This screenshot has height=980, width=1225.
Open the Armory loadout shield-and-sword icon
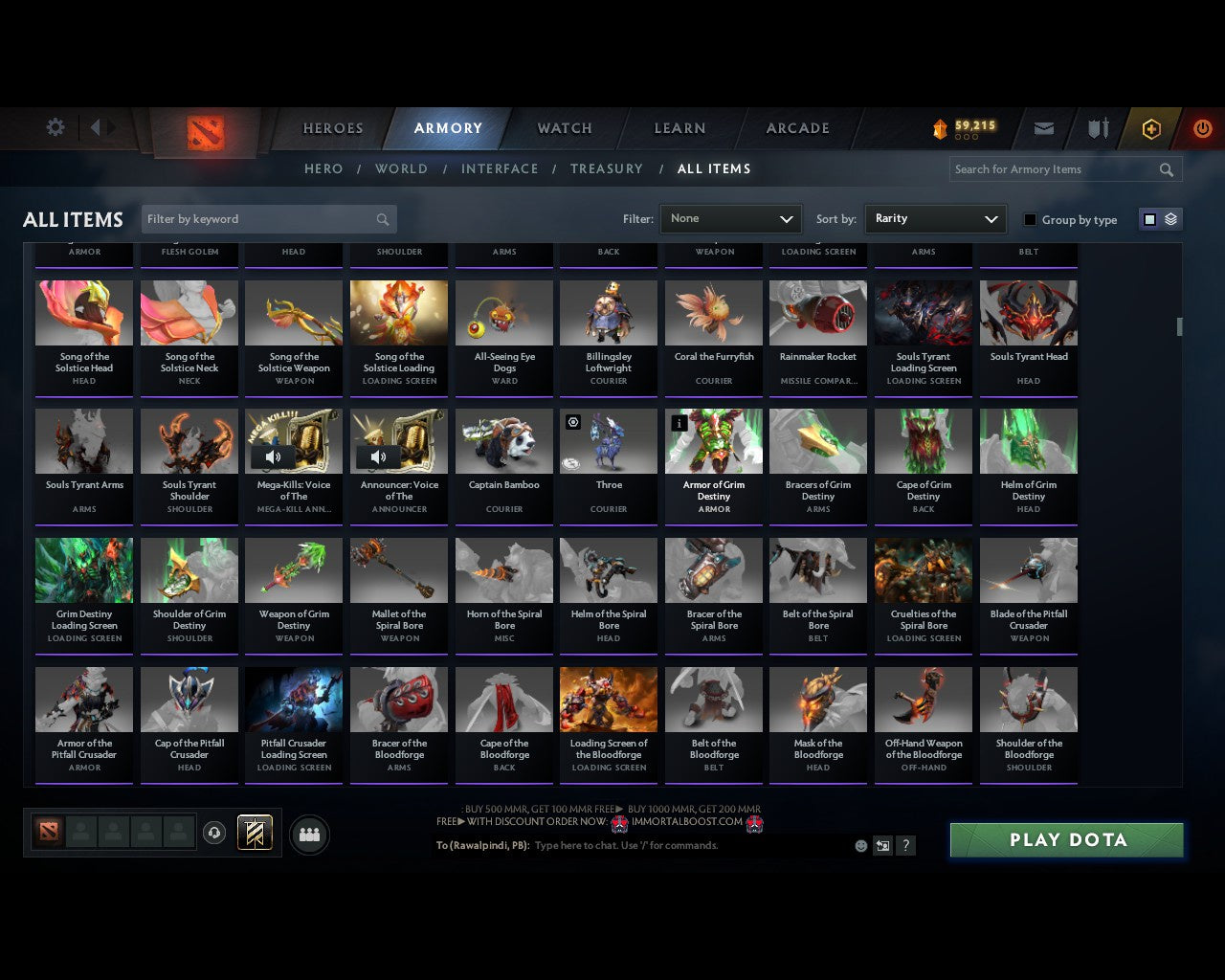pos(1097,128)
